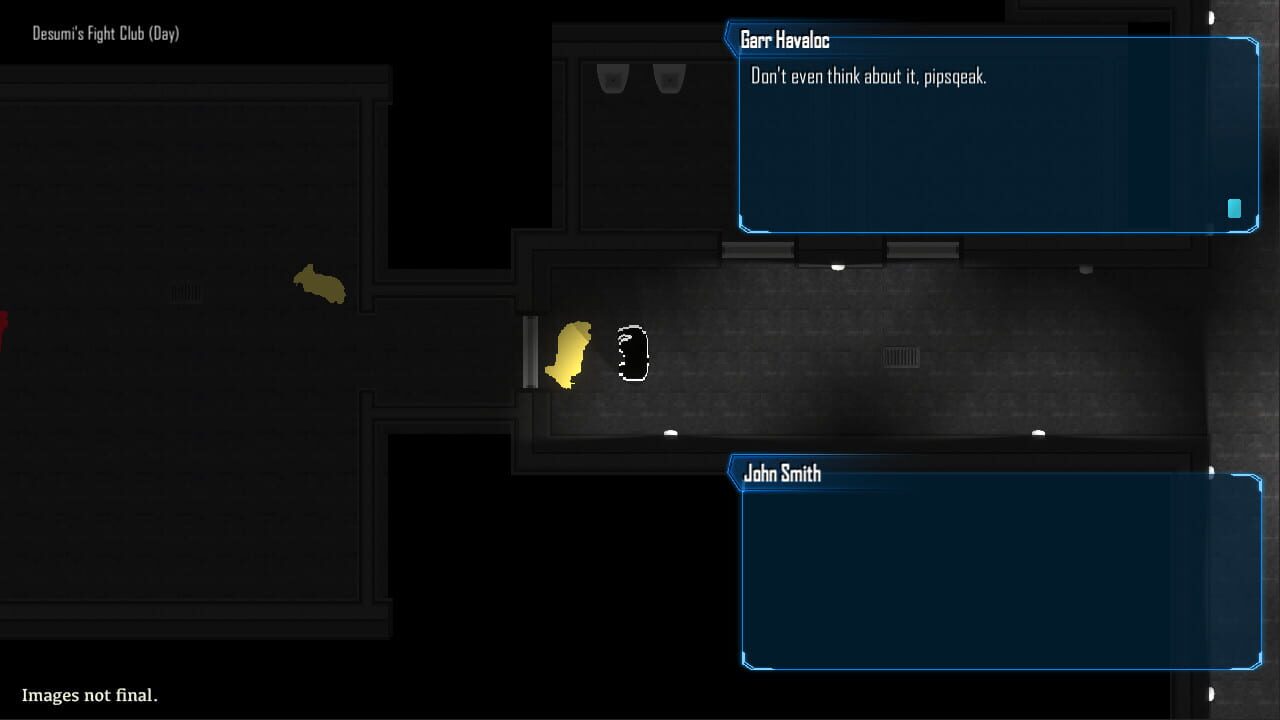Click the John Smith name tab
1280x720 pixels.
click(x=783, y=473)
